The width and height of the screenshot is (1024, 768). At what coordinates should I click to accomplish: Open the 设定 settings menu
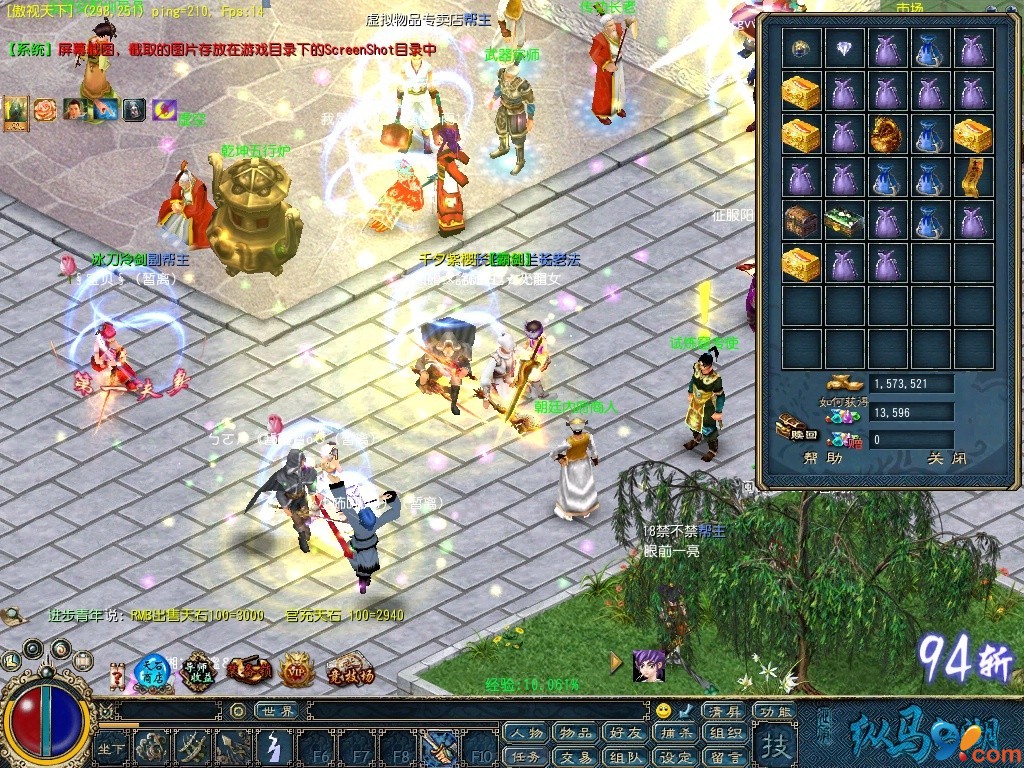pos(676,757)
